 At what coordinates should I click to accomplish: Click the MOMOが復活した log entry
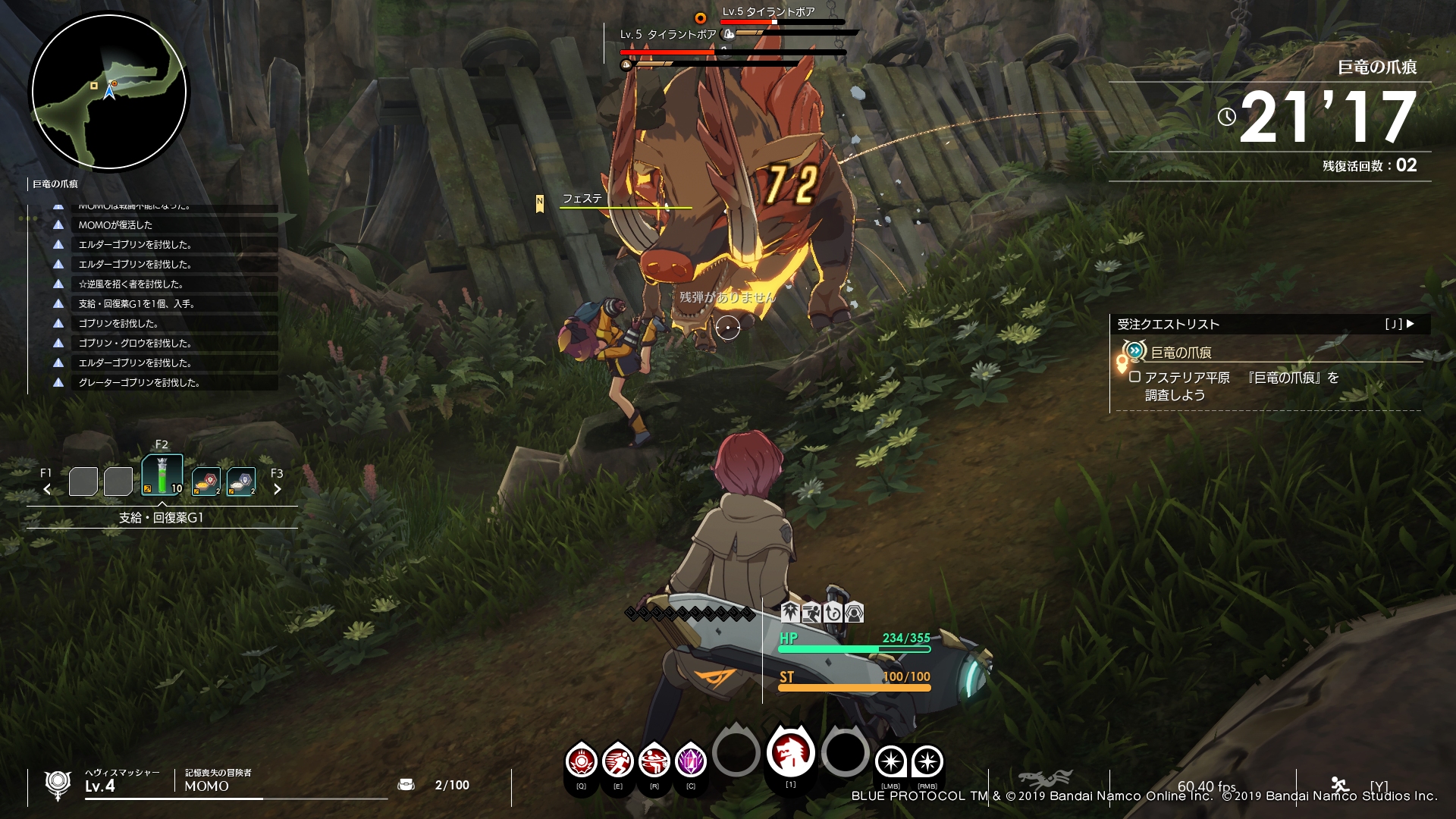[115, 224]
